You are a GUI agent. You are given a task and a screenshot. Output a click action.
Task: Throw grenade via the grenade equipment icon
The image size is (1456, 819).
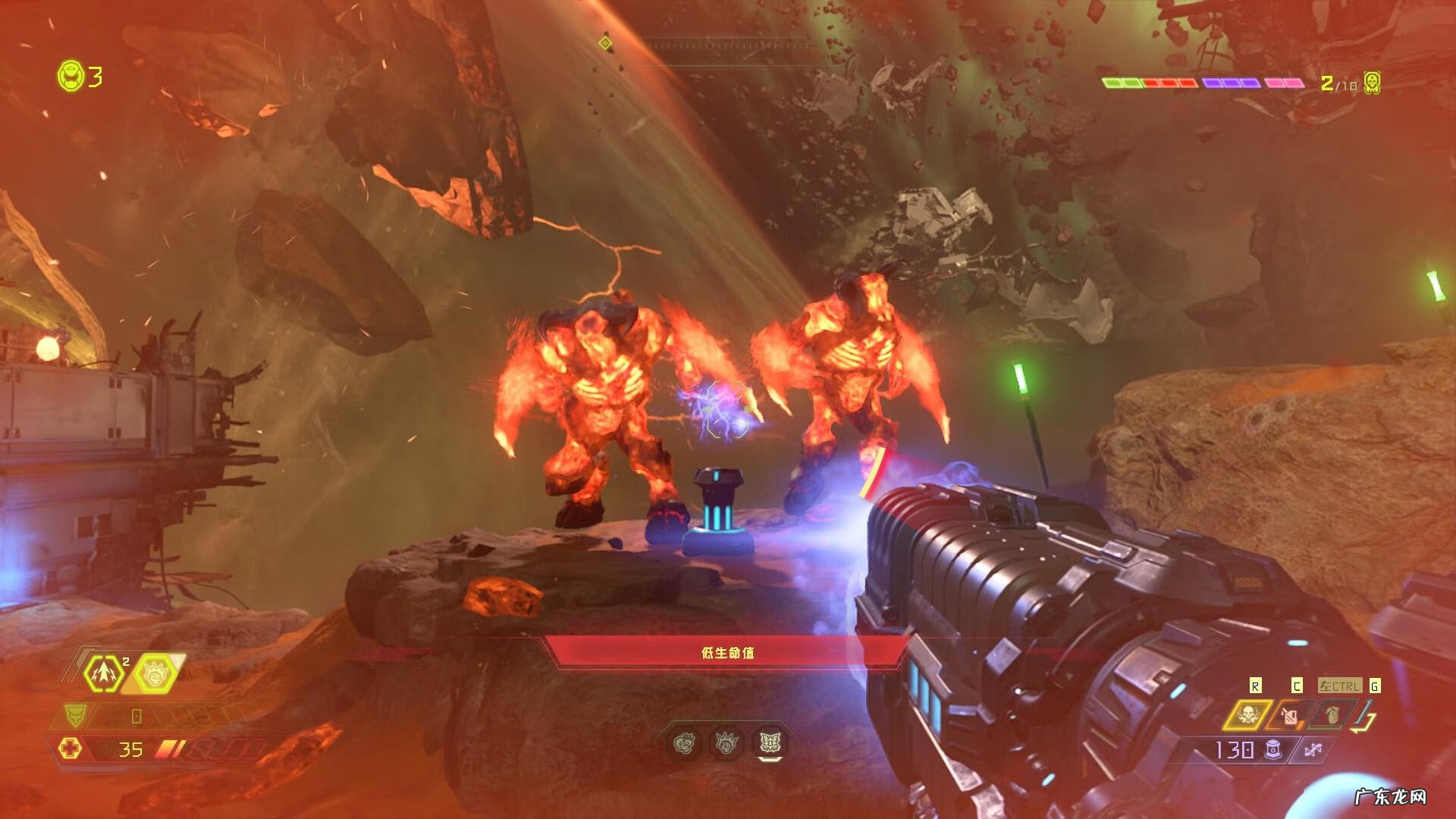point(1332,714)
